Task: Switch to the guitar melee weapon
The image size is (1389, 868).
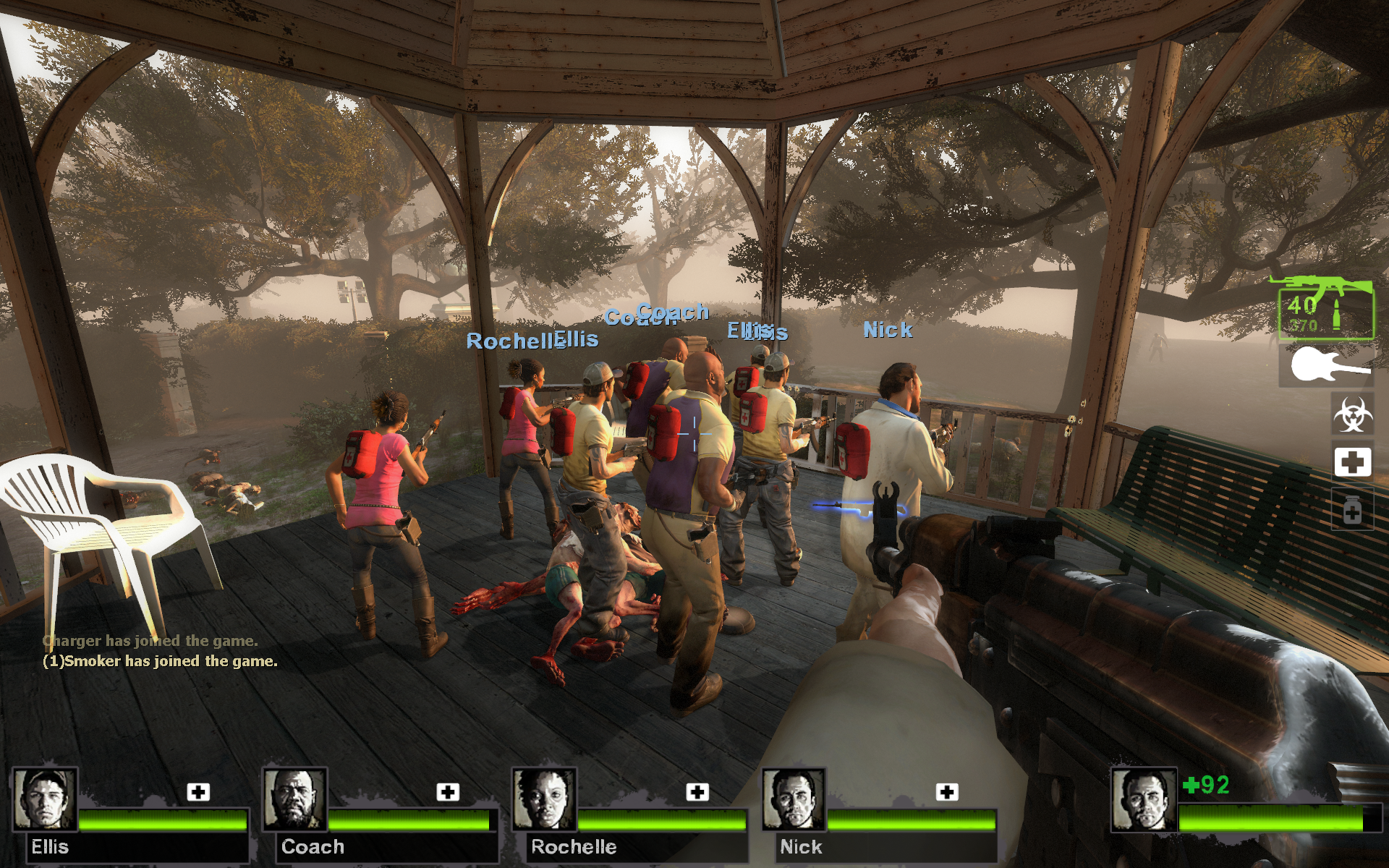Action: tap(1327, 365)
